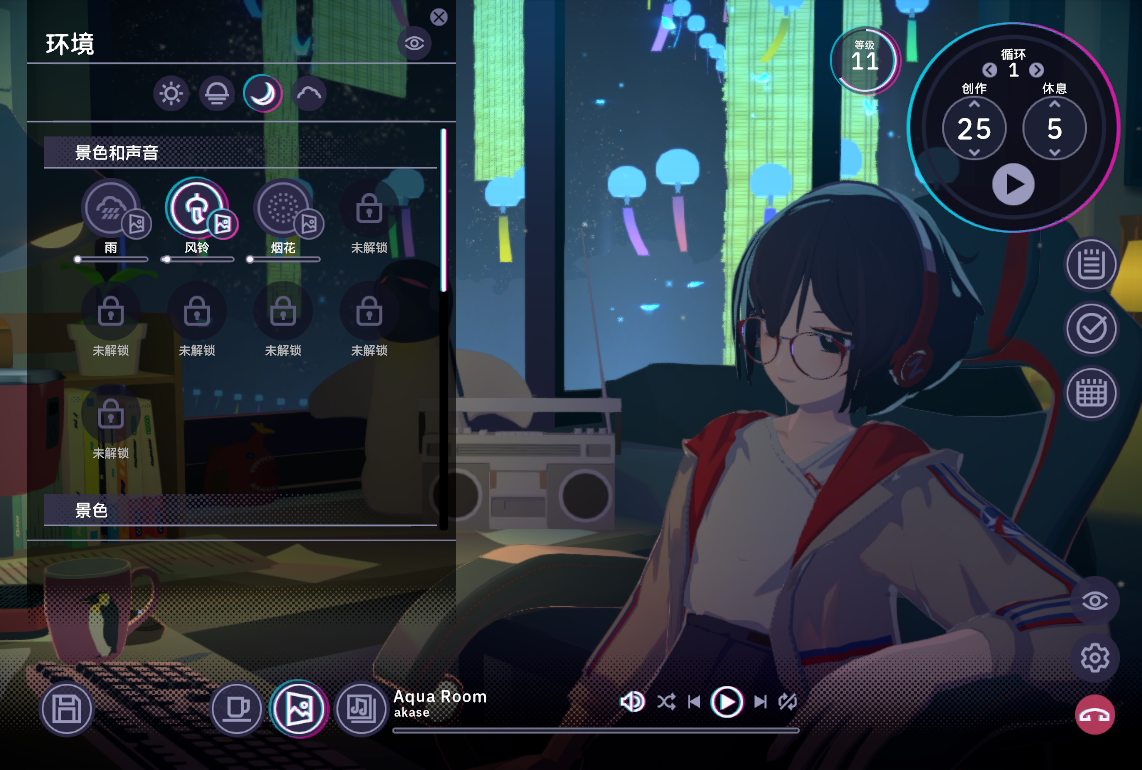Select the daytime sun lighting option
This screenshot has width=1142, height=770.
[x=171, y=94]
